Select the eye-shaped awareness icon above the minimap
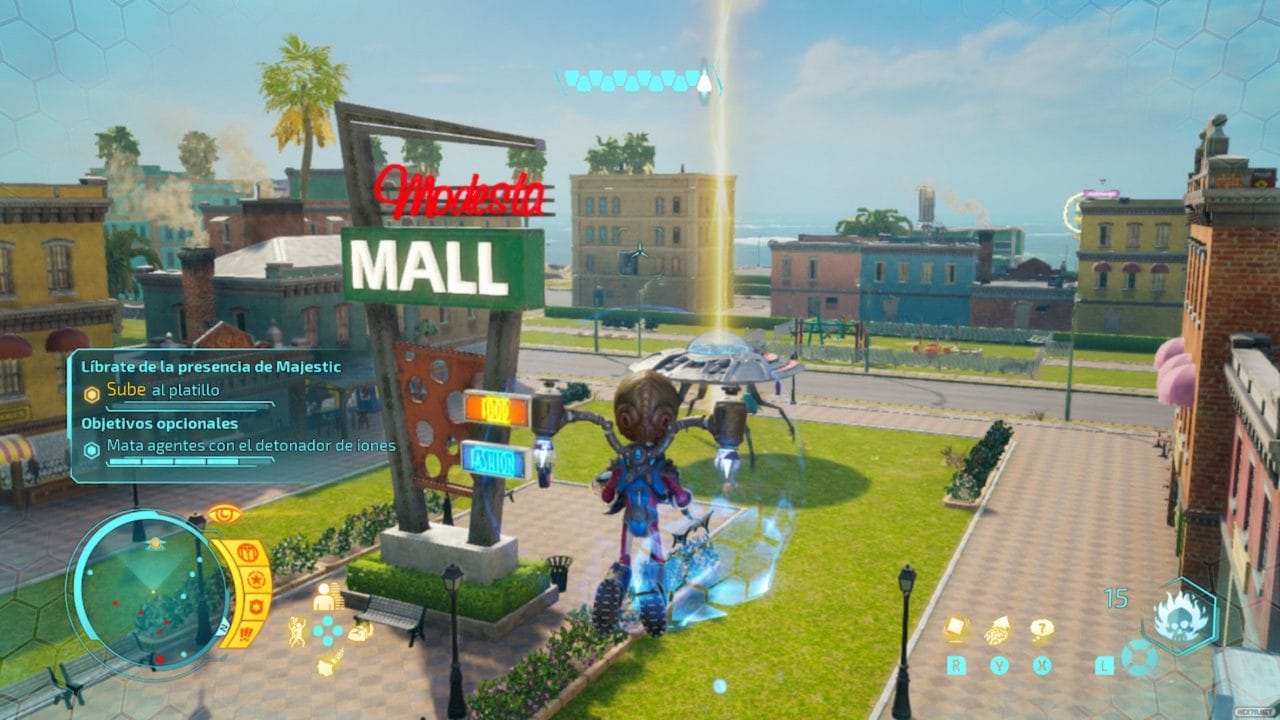This screenshot has height=720, width=1280. 224,514
